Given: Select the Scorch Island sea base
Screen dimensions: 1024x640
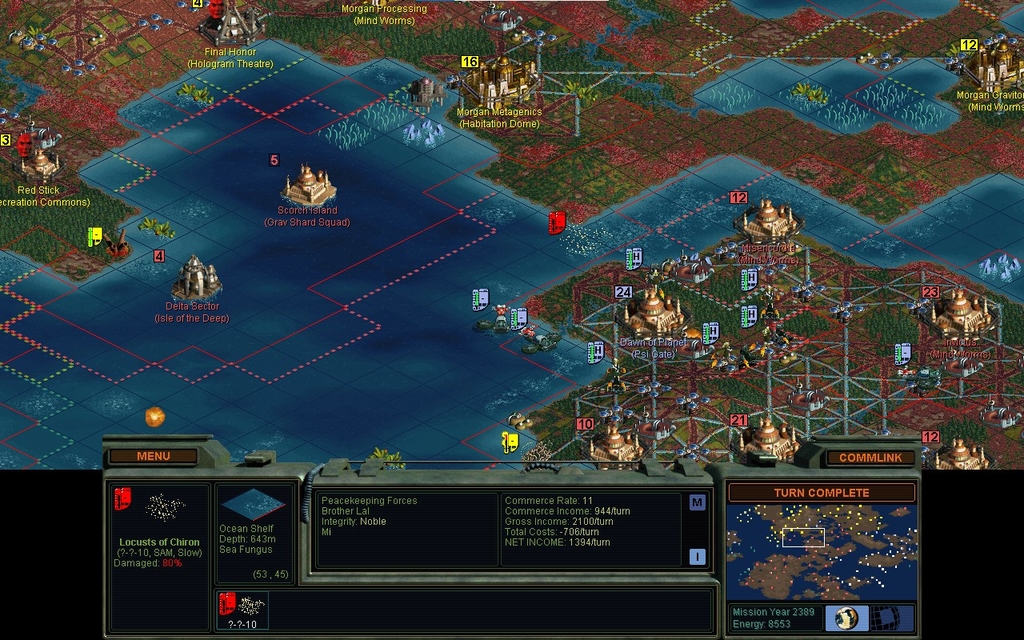Looking at the screenshot, I should coord(309,186).
